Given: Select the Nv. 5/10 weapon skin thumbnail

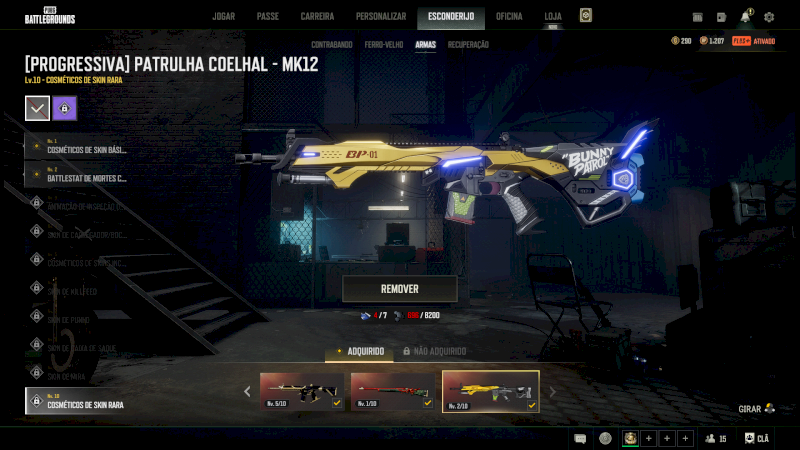Looking at the screenshot, I should click(302, 391).
